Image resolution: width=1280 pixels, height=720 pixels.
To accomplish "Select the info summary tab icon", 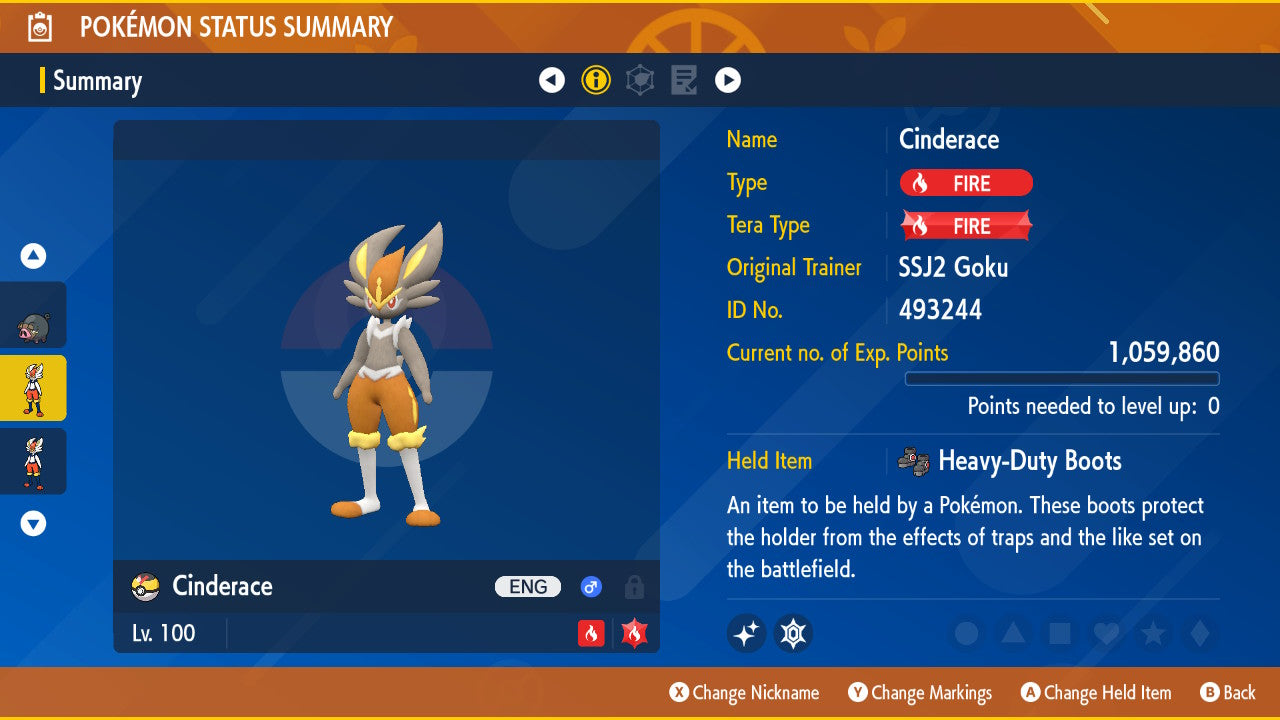I will (596, 80).
